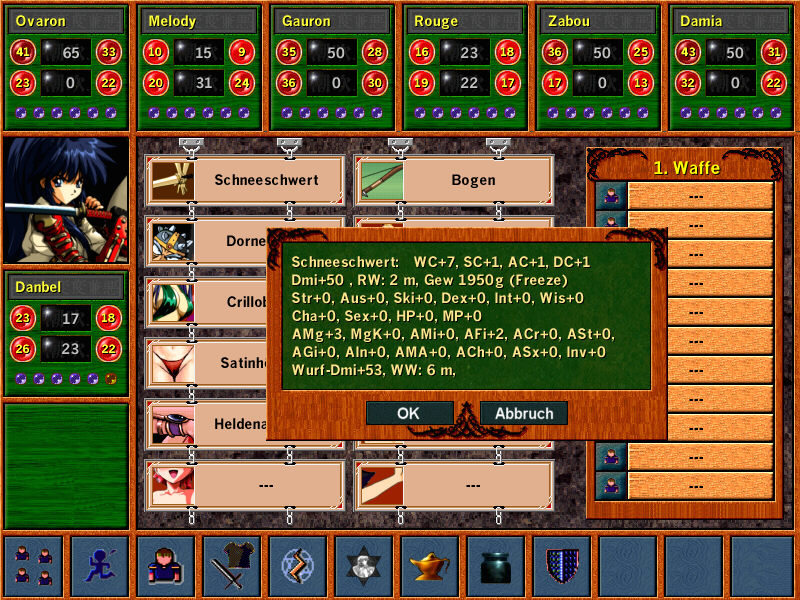
Task: Pick the Zabou party panel
Action: pyautogui.click(x=598, y=67)
